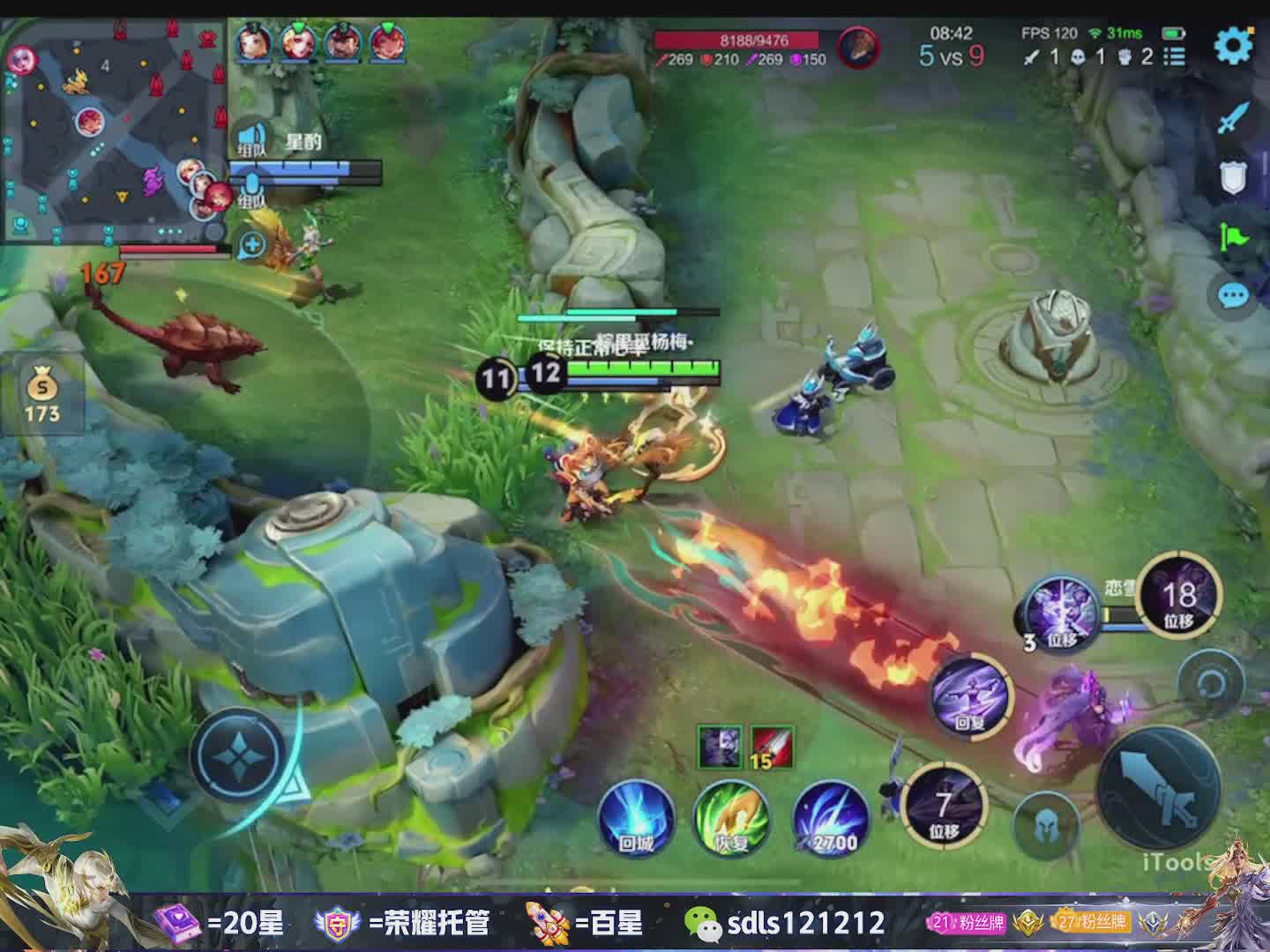Viewport: 1270px width, 952px height.
Task: Tap the minimap
Action: point(115,130)
